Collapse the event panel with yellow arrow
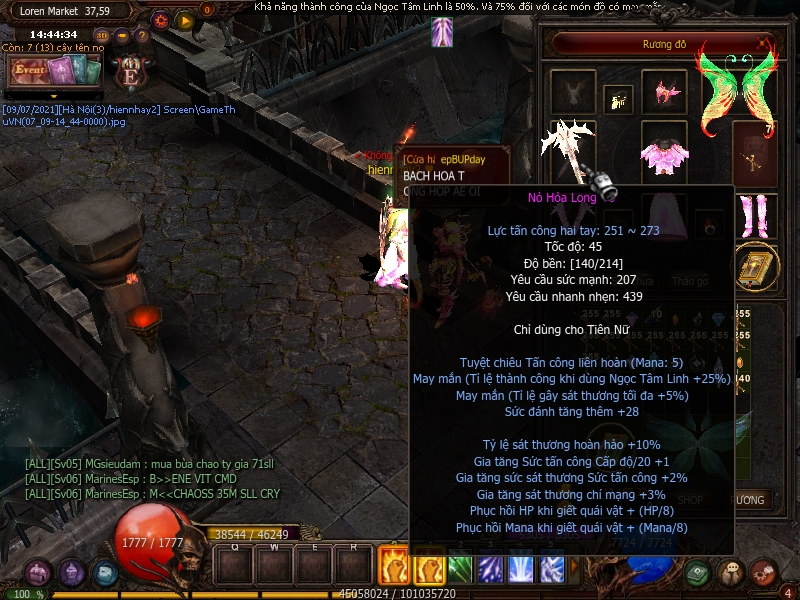800x600 pixels. pyautogui.click(x=54, y=96)
